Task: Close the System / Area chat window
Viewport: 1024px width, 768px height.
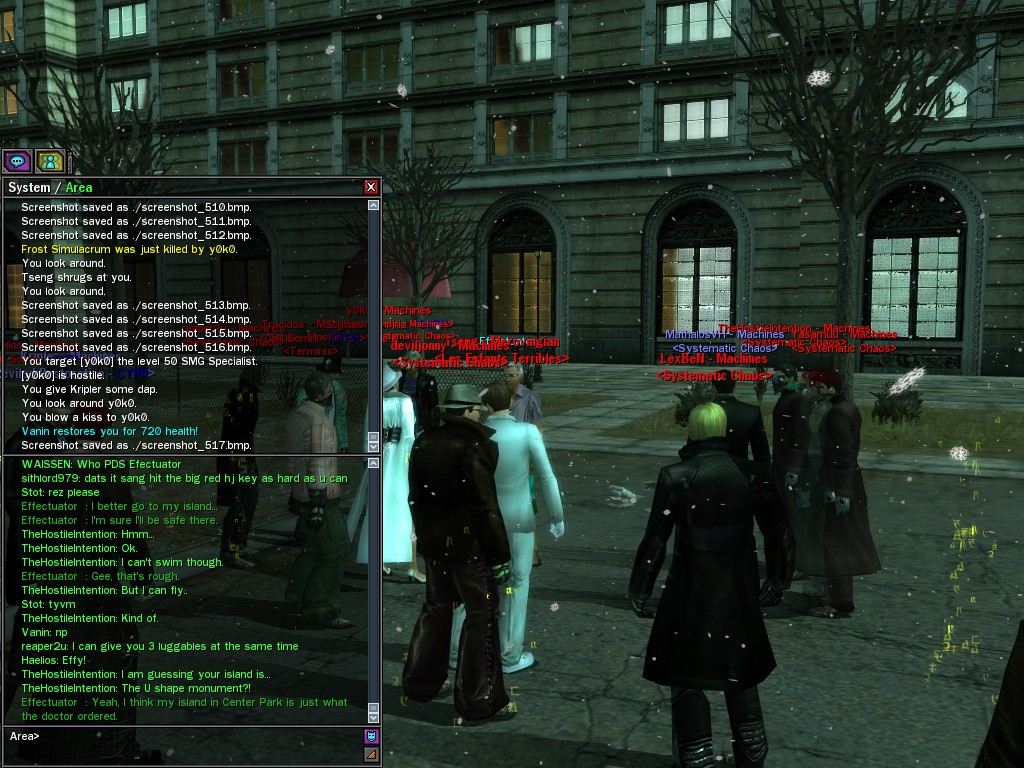Action: pos(371,187)
